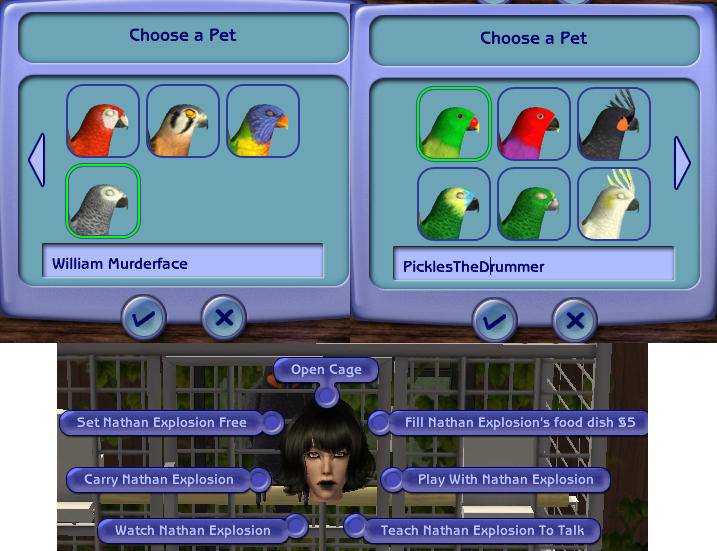The height and width of the screenshot is (551, 717).
Task: Choose the grey parrot pet portrait
Action: [x=103, y=201]
